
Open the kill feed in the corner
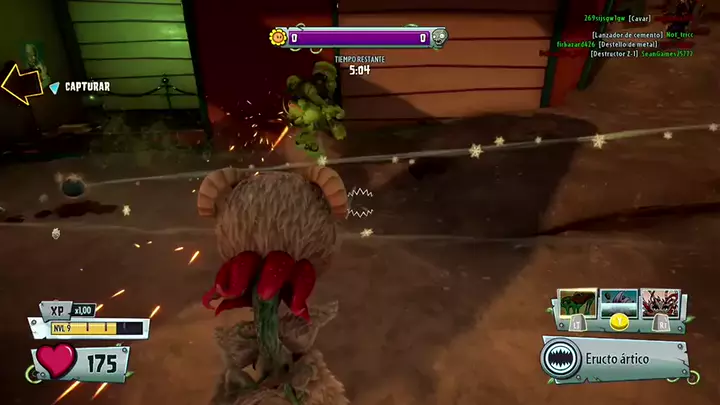624,36
